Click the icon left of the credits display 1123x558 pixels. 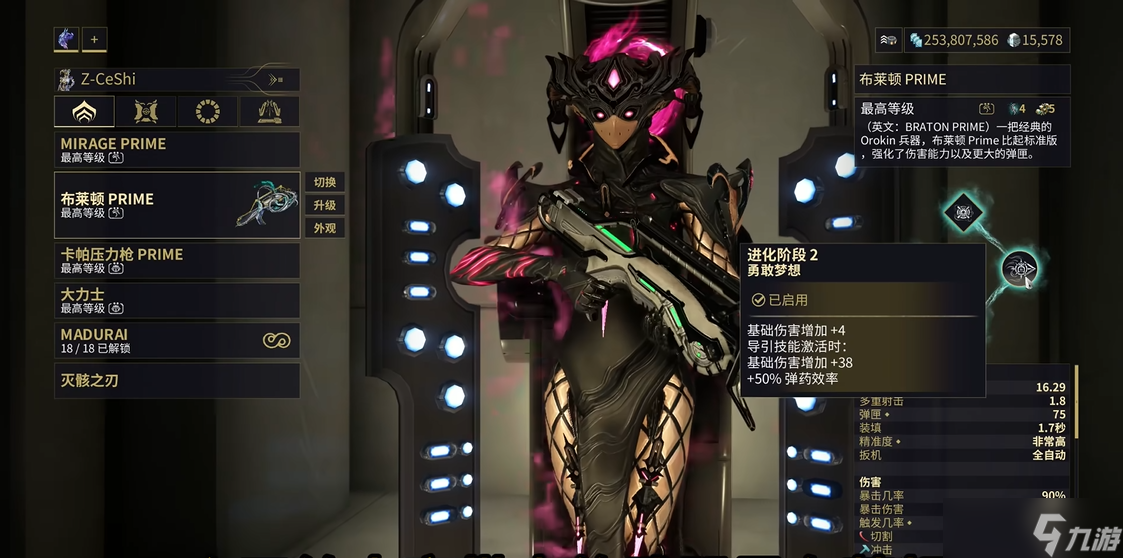(x=888, y=40)
